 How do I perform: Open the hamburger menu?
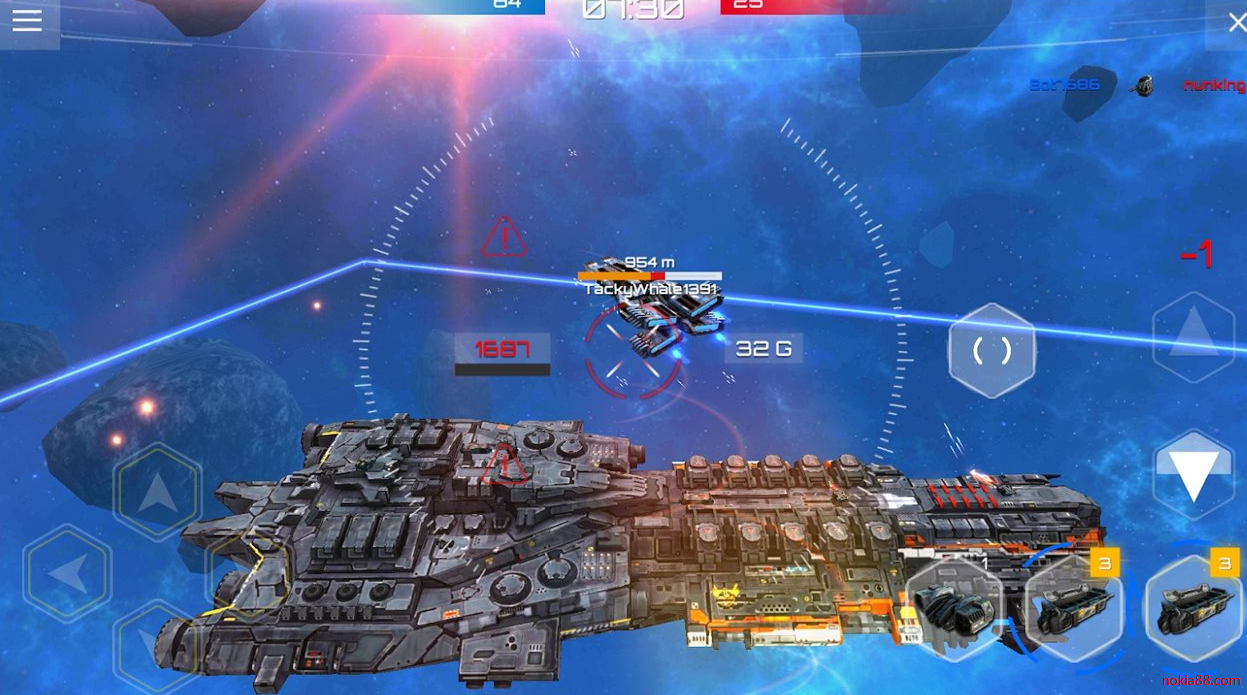point(27,21)
